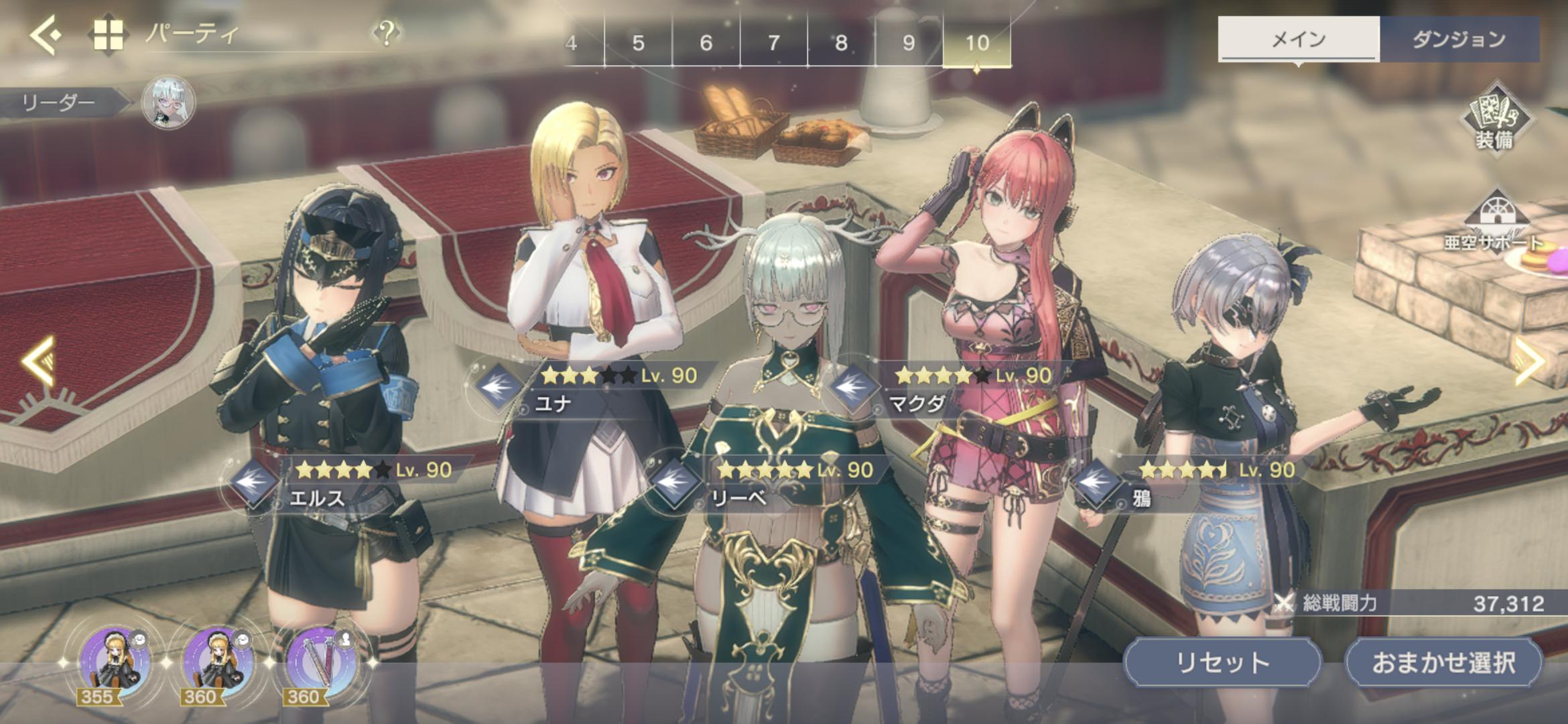Select party slot 10 tab

[x=977, y=43]
